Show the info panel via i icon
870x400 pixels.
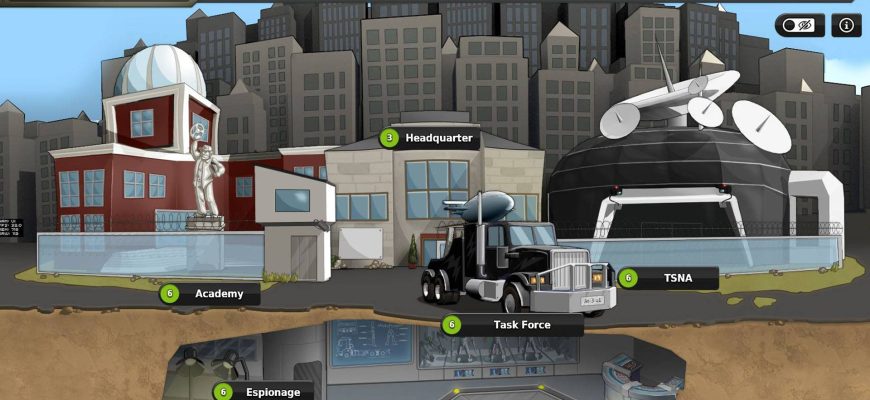pos(845,26)
